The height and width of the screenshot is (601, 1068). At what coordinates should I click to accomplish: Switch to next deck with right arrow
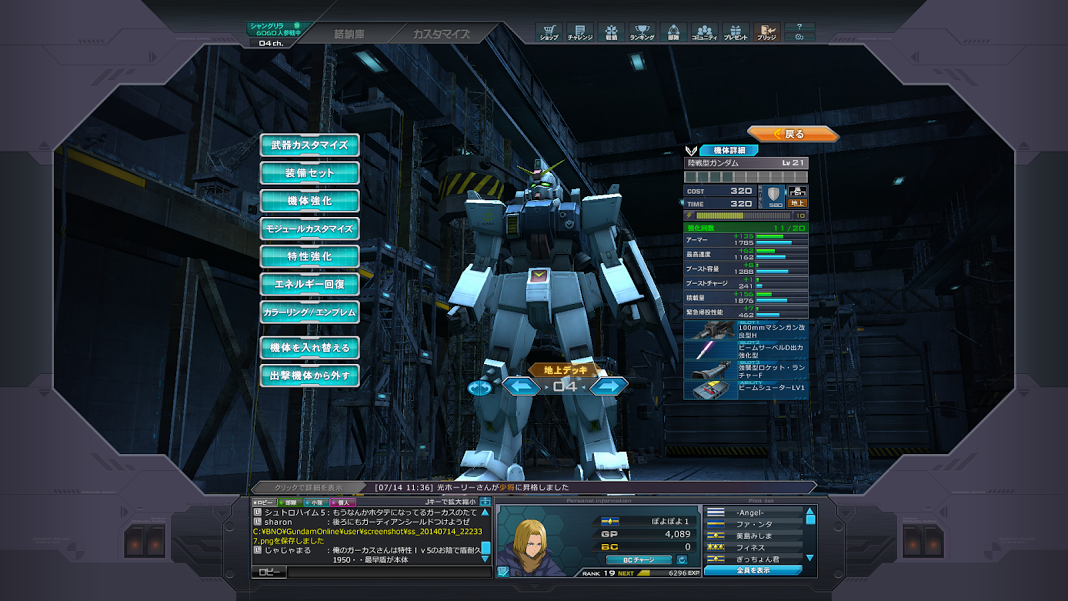tap(607, 386)
